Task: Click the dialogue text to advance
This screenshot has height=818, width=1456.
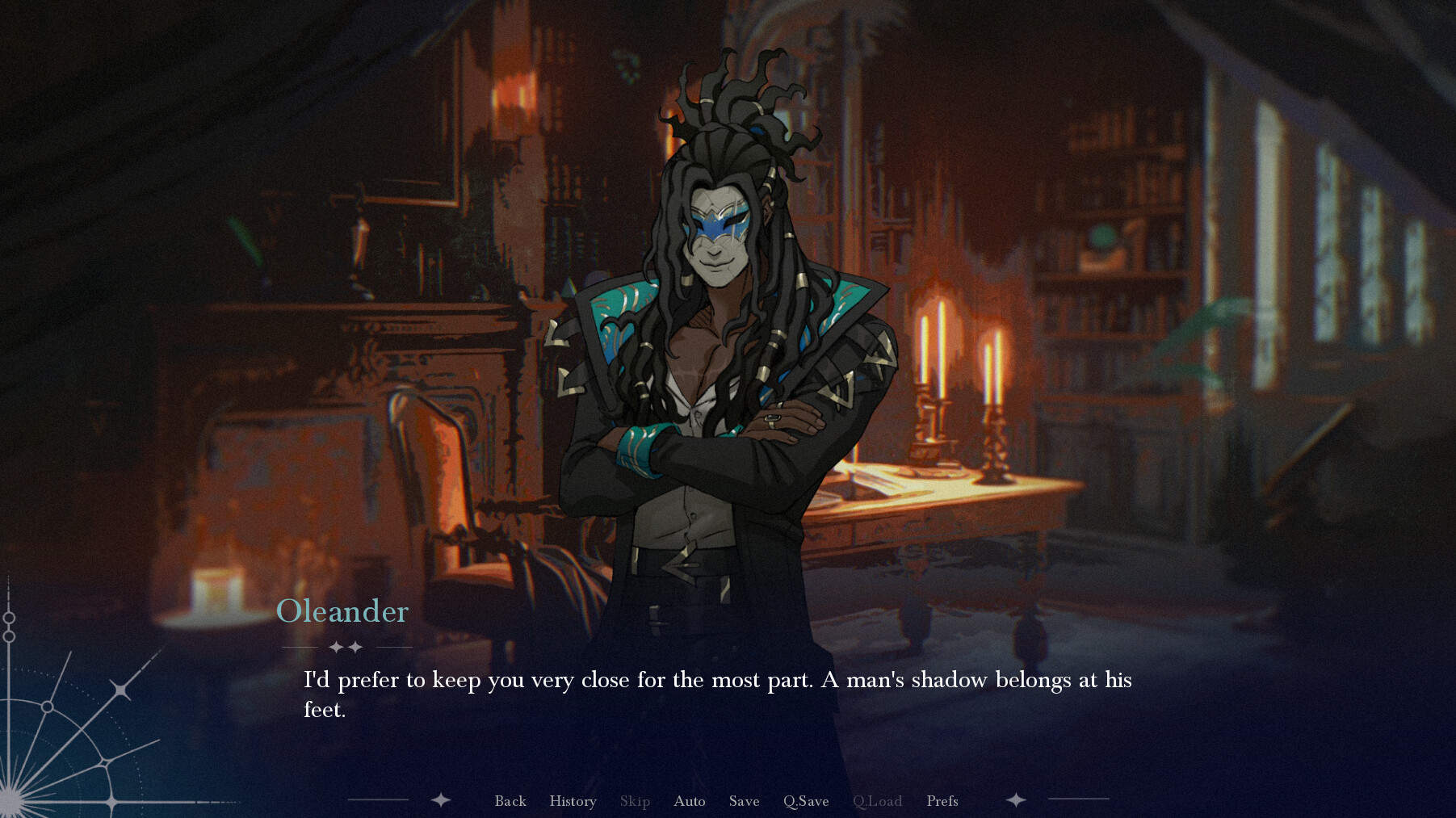Action: coord(717,695)
